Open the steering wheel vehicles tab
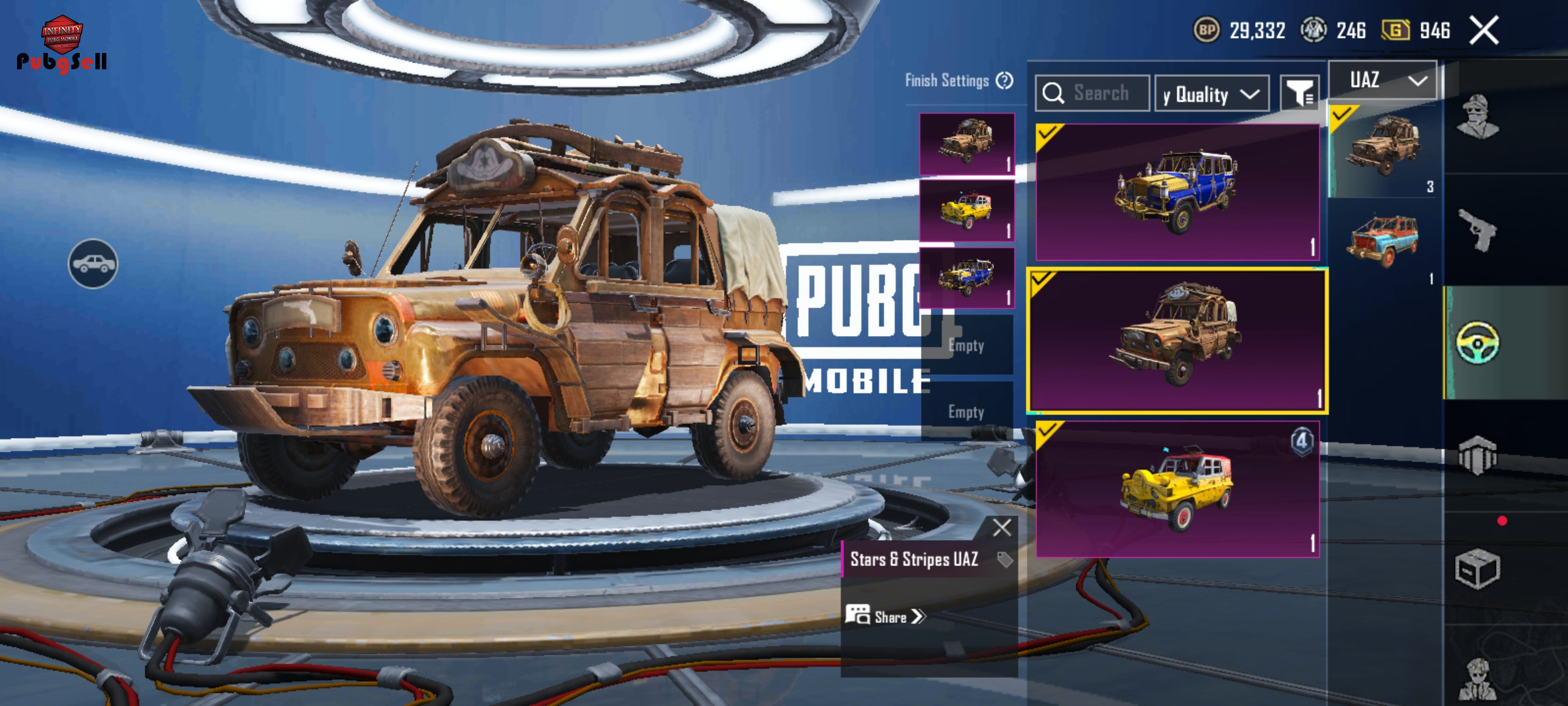This screenshot has width=1568, height=706. coord(1478,343)
